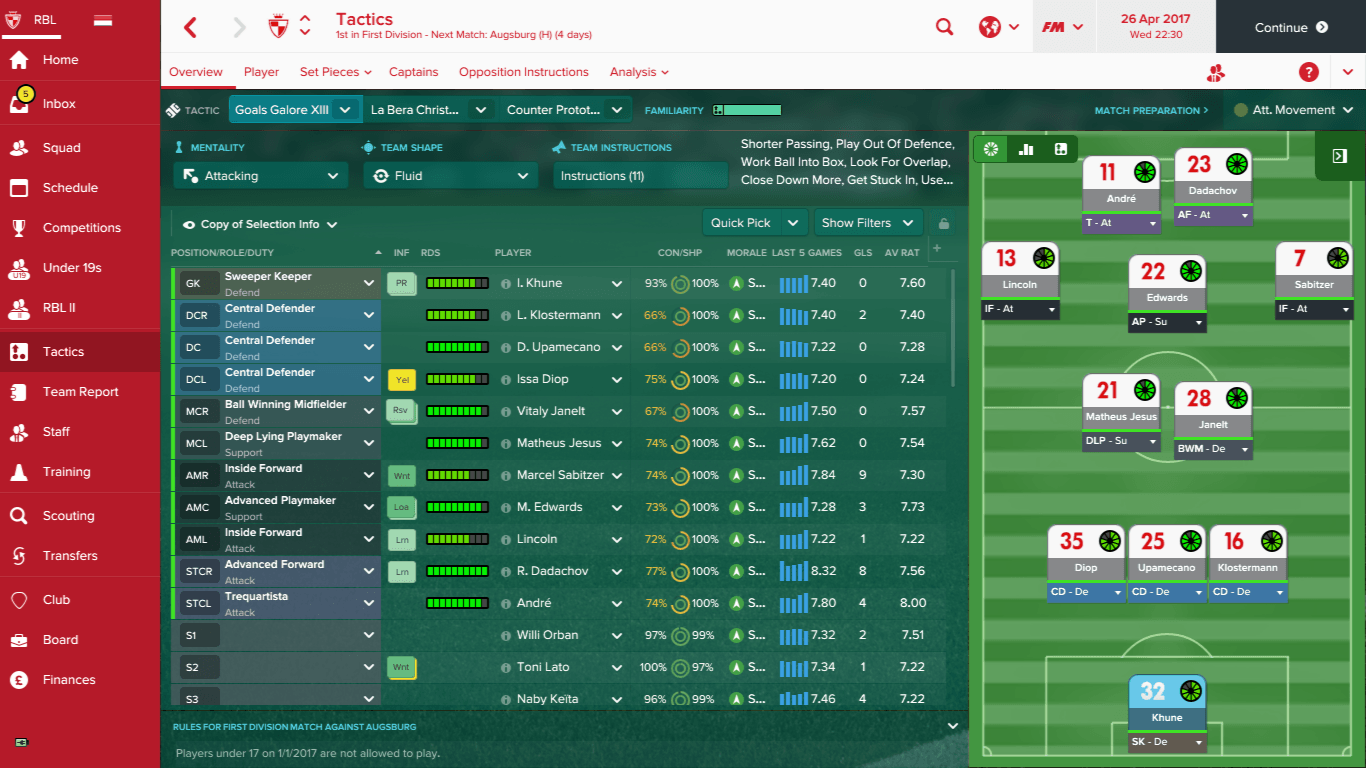This screenshot has width=1366, height=768.
Task: Select the bar chart view on the pitch panel
Action: pos(1024,149)
